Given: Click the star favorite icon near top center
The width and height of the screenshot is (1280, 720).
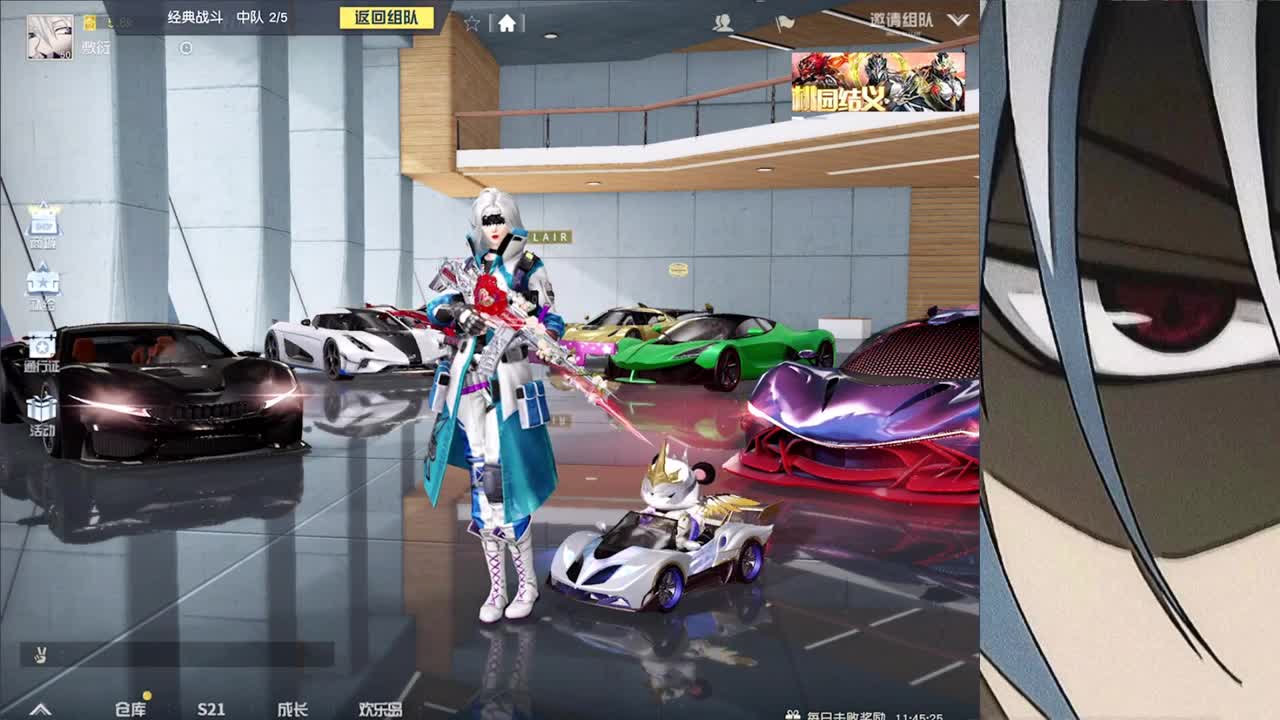Looking at the screenshot, I should [473, 24].
